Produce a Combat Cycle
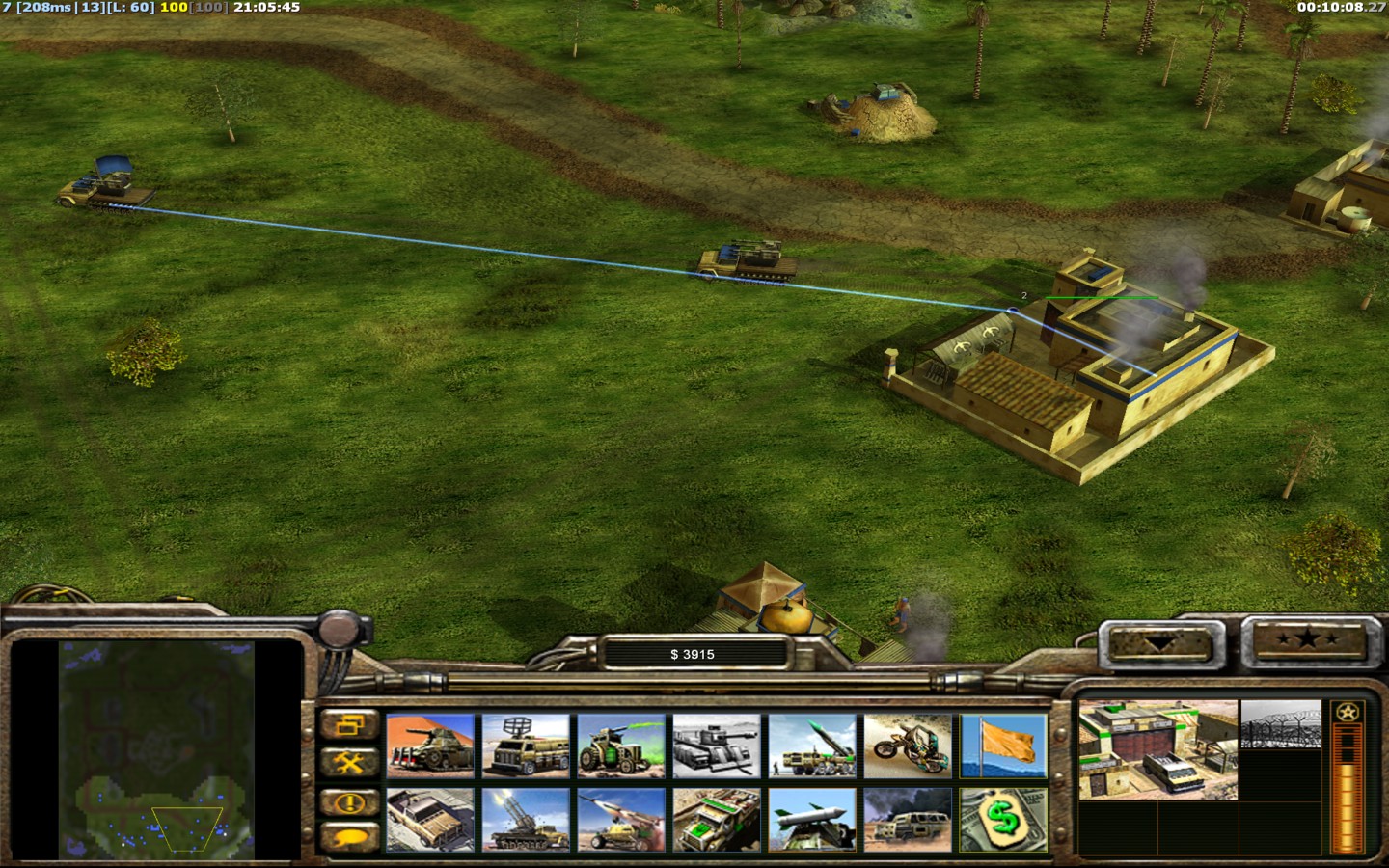This screenshot has width=1389, height=868. click(908, 746)
